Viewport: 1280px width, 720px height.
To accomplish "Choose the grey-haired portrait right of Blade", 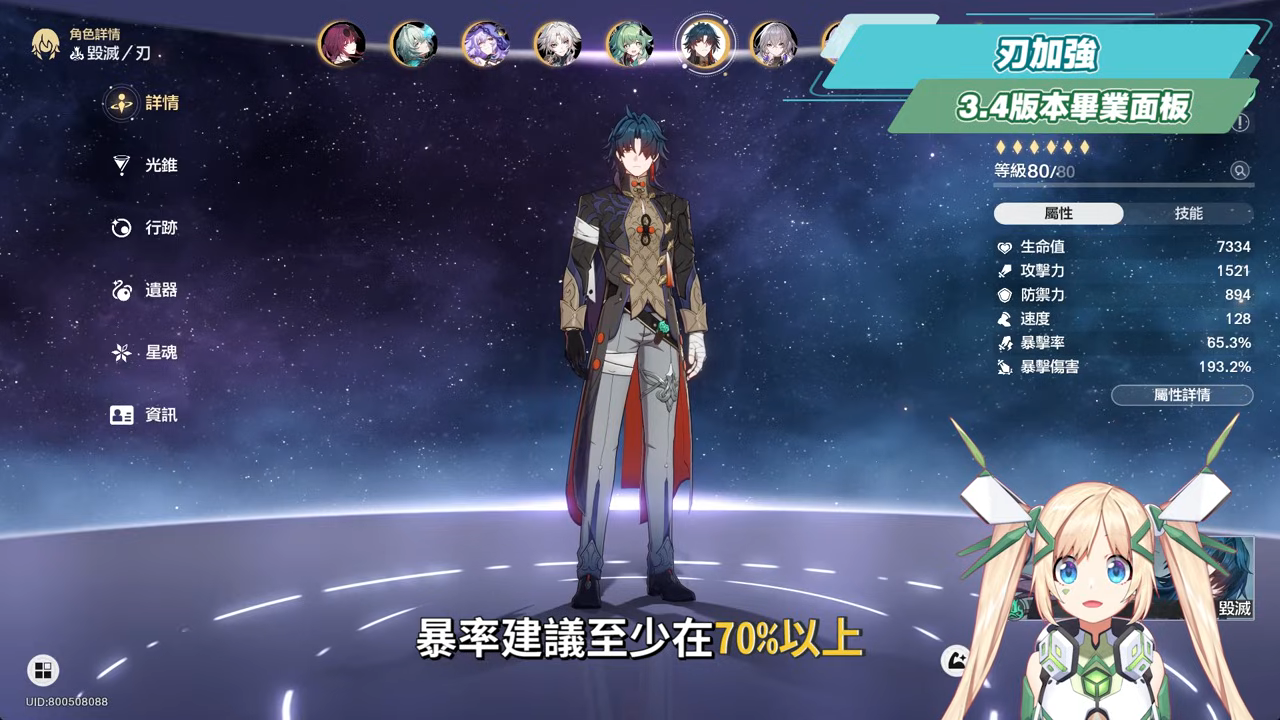I will (x=774, y=44).
